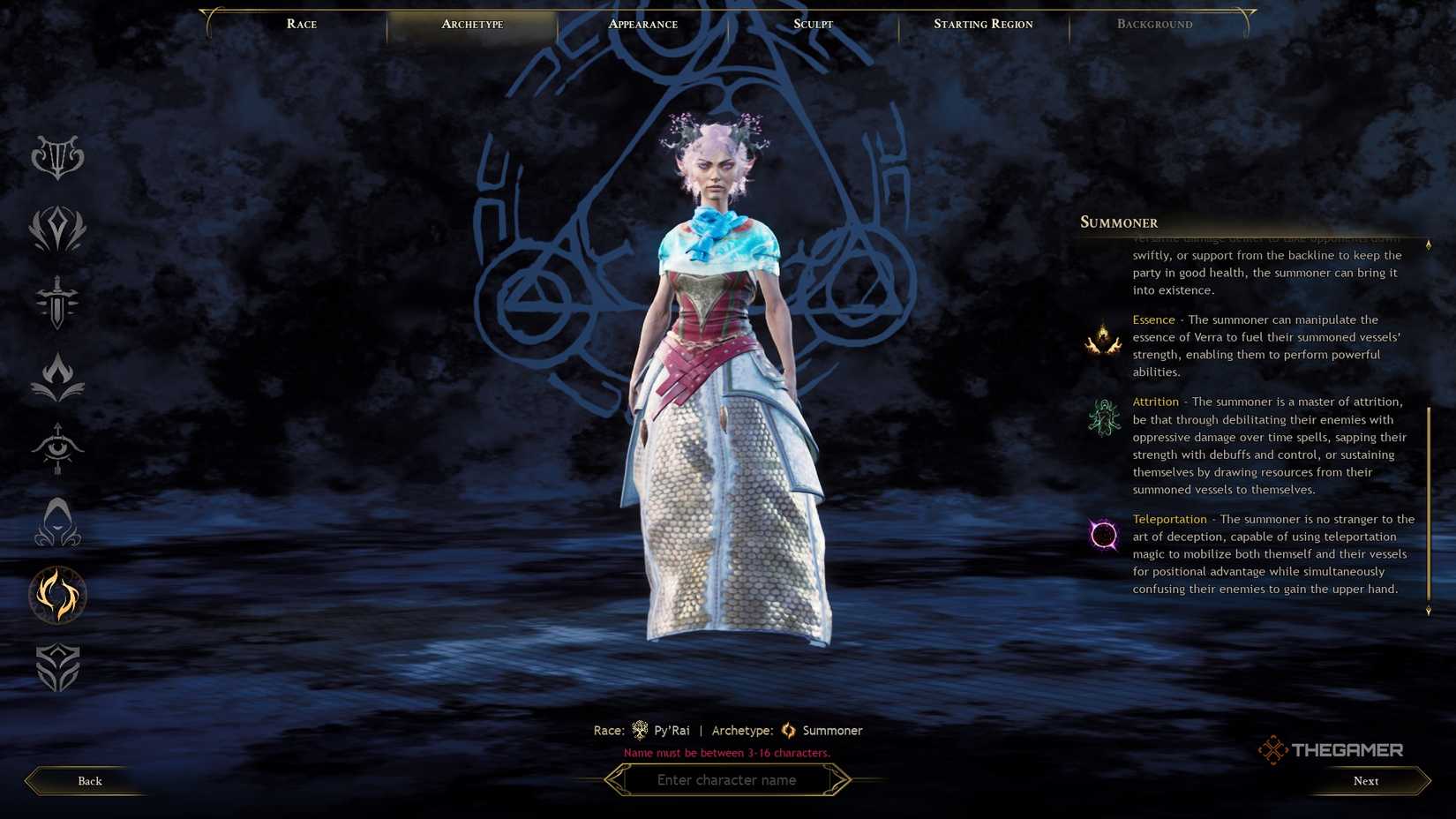
Task: Click the Essence ability icon
Action: click(x=1103, y=336)
